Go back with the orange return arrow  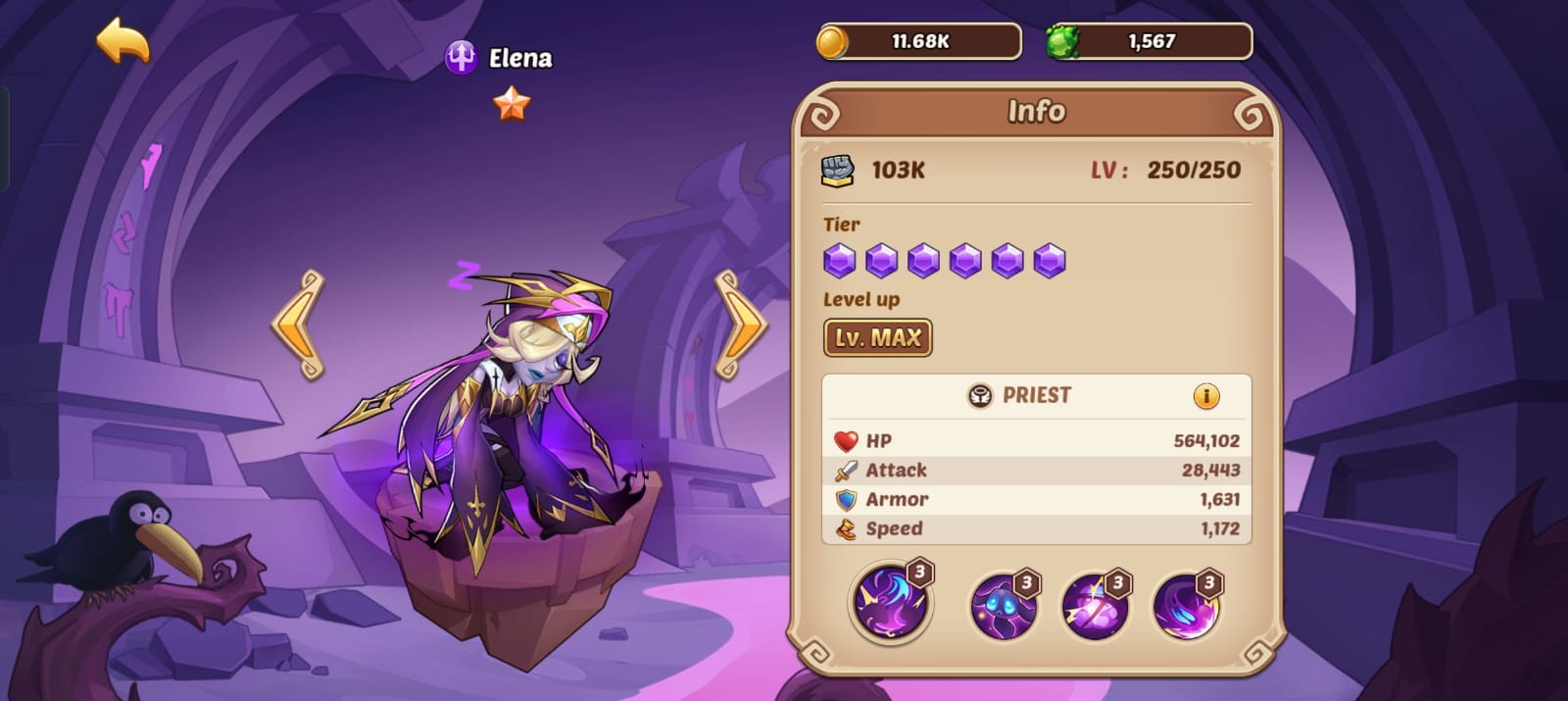pyautogui.click(x=123, y=42)
